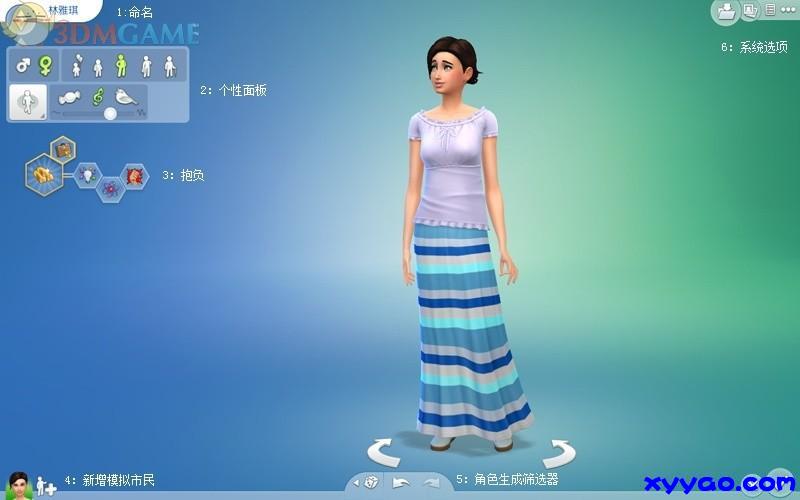The image size is (800, 500).
Task: Select the bird voice type
Action: [x=125, y=96]
